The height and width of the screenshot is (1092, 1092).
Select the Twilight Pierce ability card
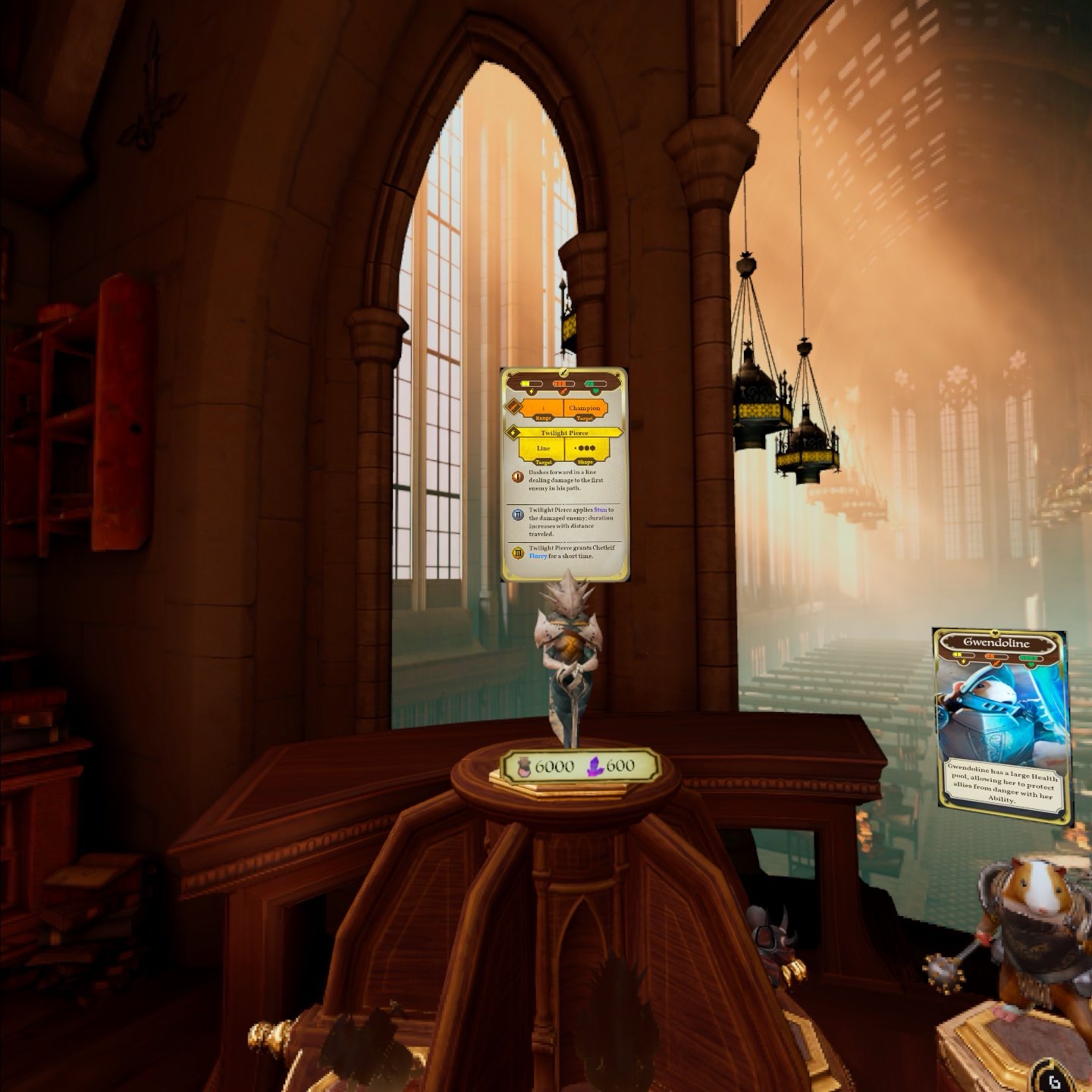[x=565, y=475]
